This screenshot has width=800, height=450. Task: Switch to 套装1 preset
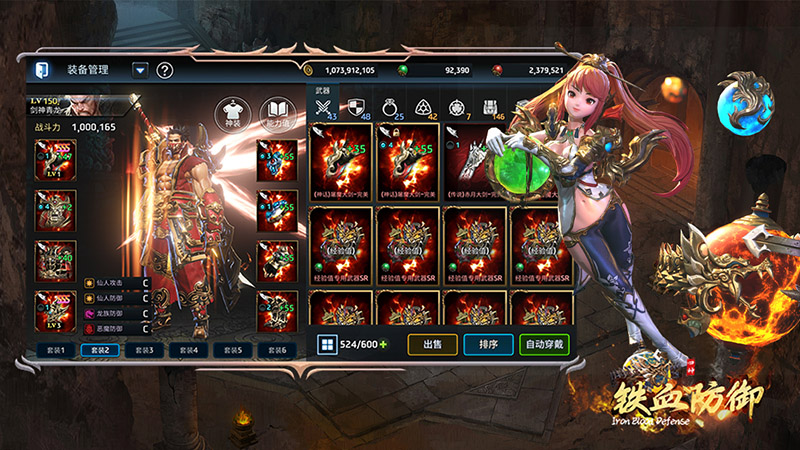coord(56,350)
